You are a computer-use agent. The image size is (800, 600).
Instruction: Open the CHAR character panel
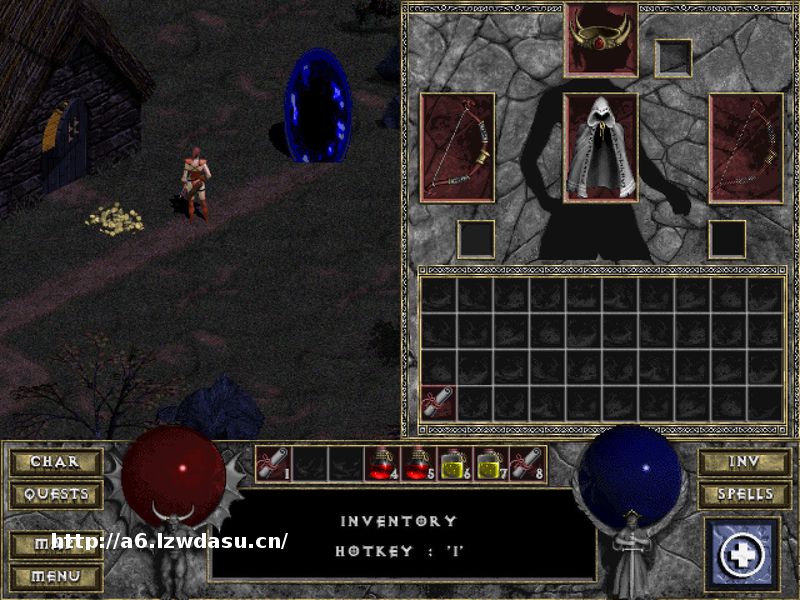click(x=56, y=462)
